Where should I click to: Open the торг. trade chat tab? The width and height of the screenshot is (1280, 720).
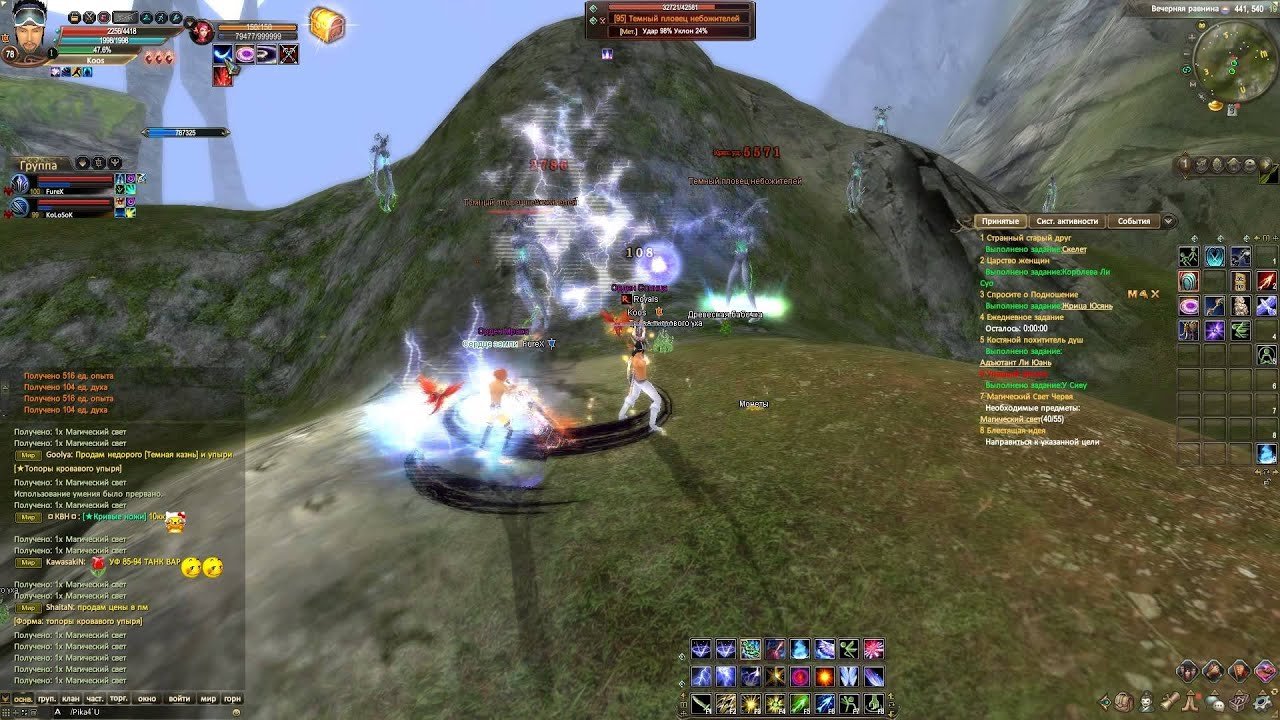[x=119, y=698]
